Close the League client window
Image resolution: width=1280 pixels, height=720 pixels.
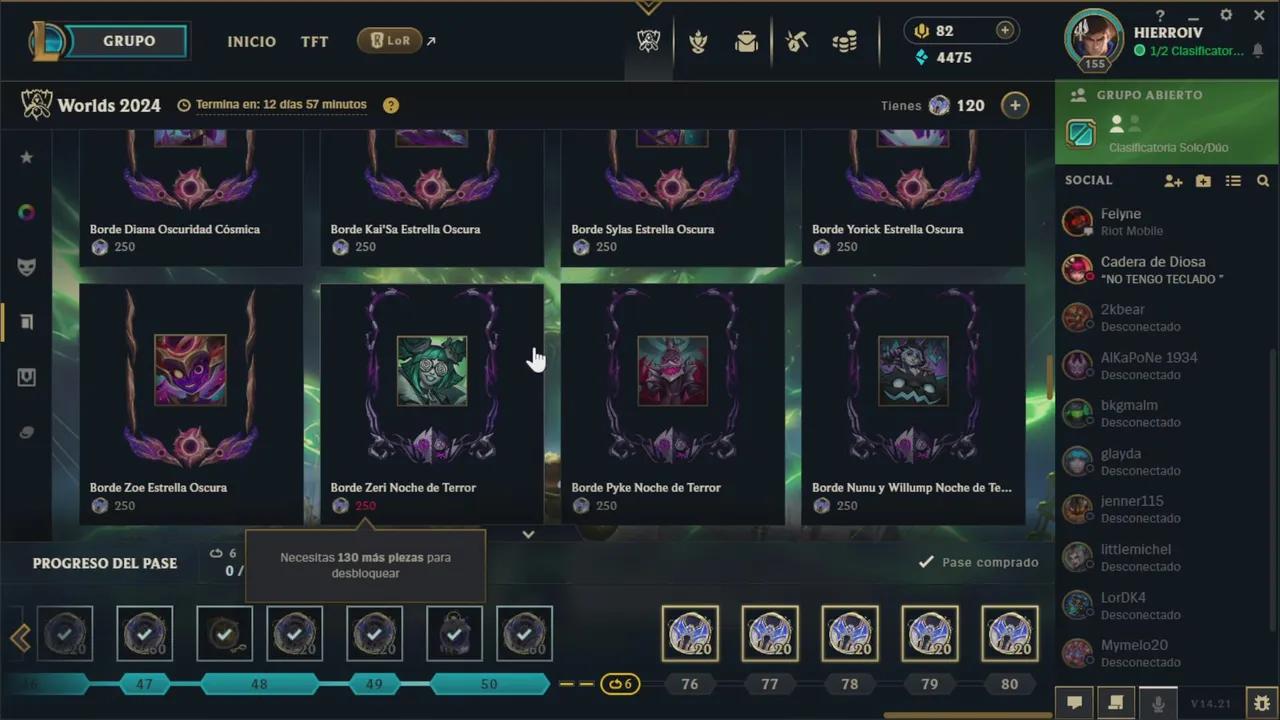coord(1259,16)
